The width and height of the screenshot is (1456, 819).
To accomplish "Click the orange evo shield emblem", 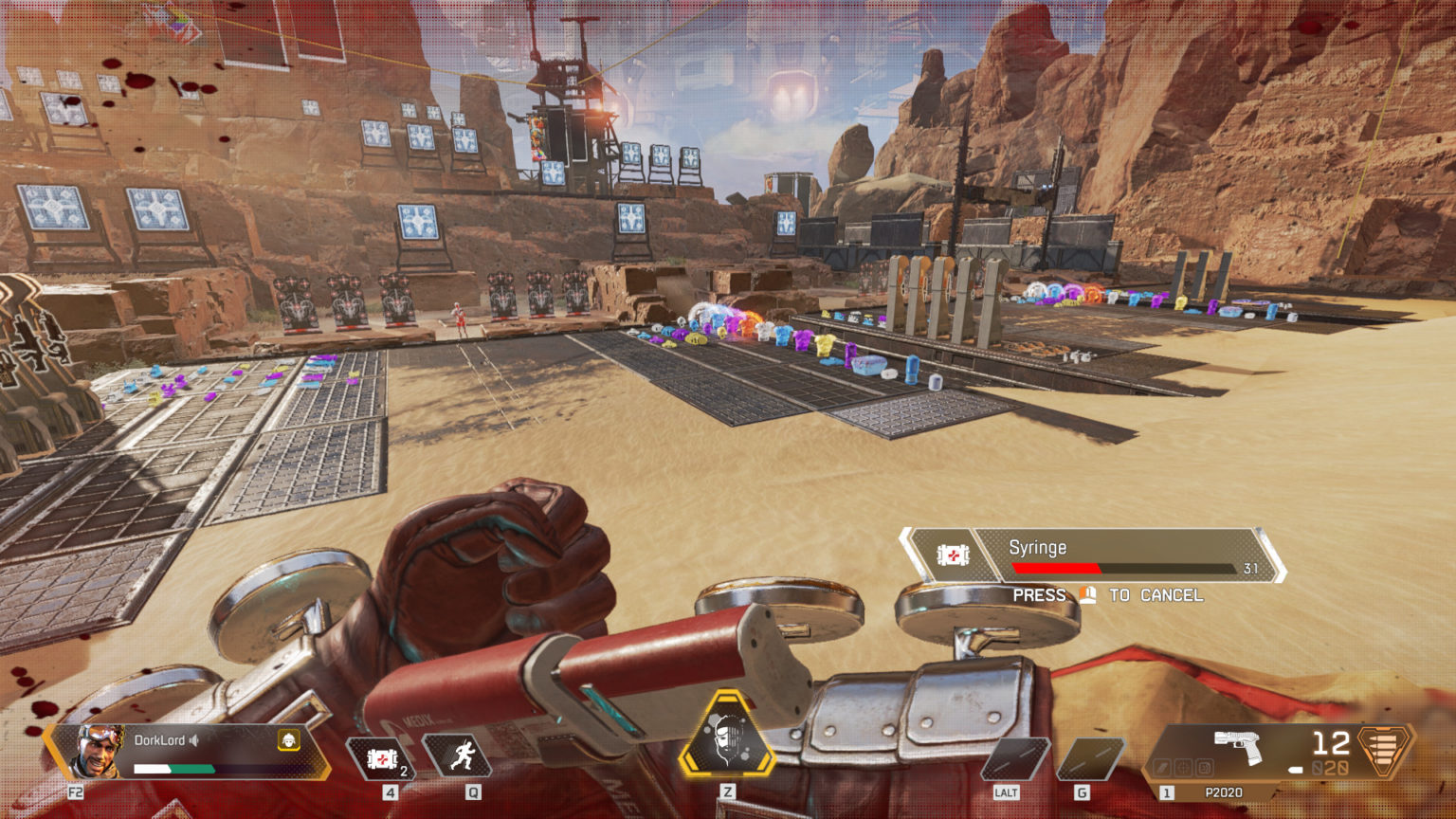I will [1382, 752].
